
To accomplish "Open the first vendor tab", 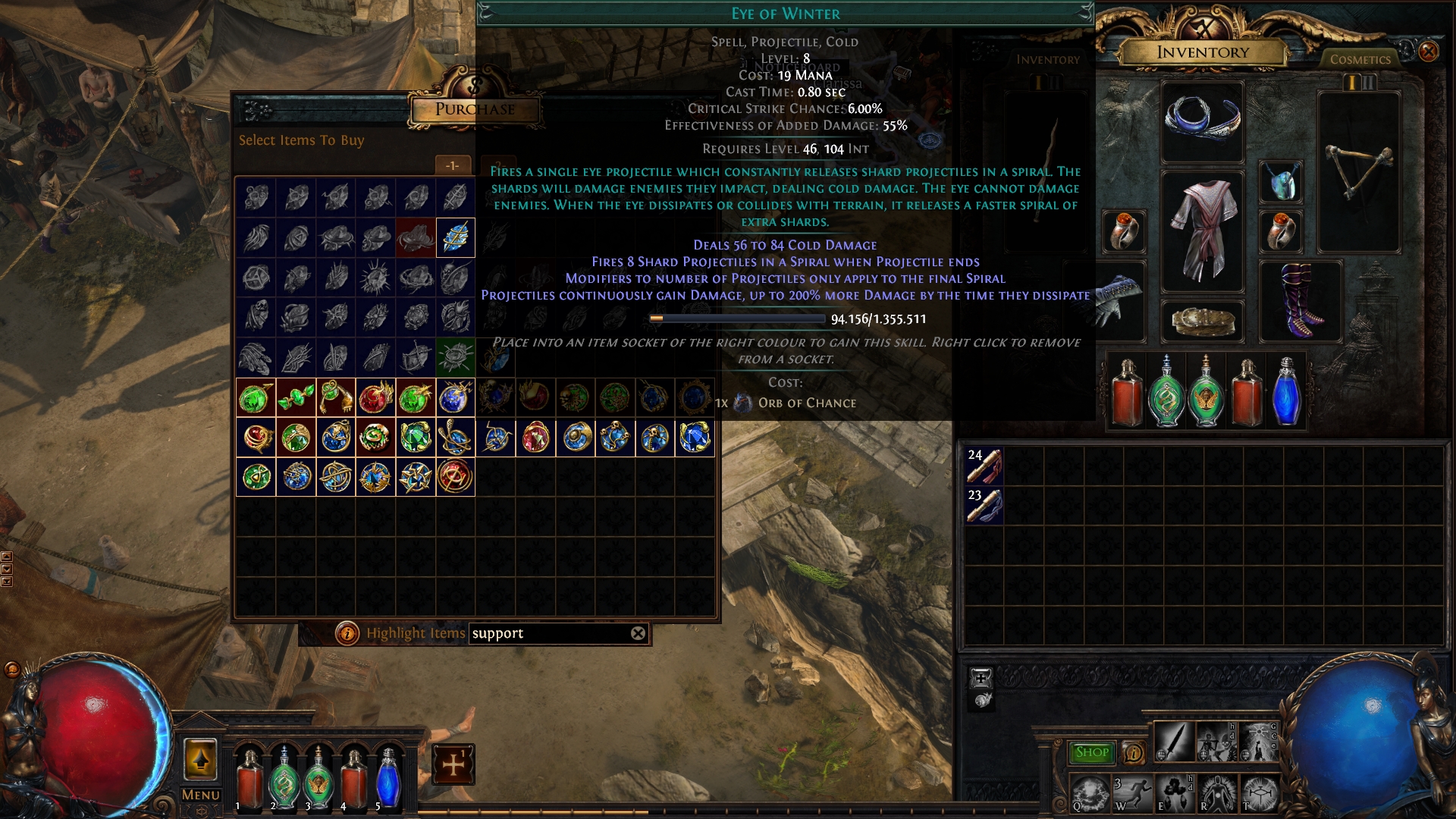I will (x=453, y=165).
